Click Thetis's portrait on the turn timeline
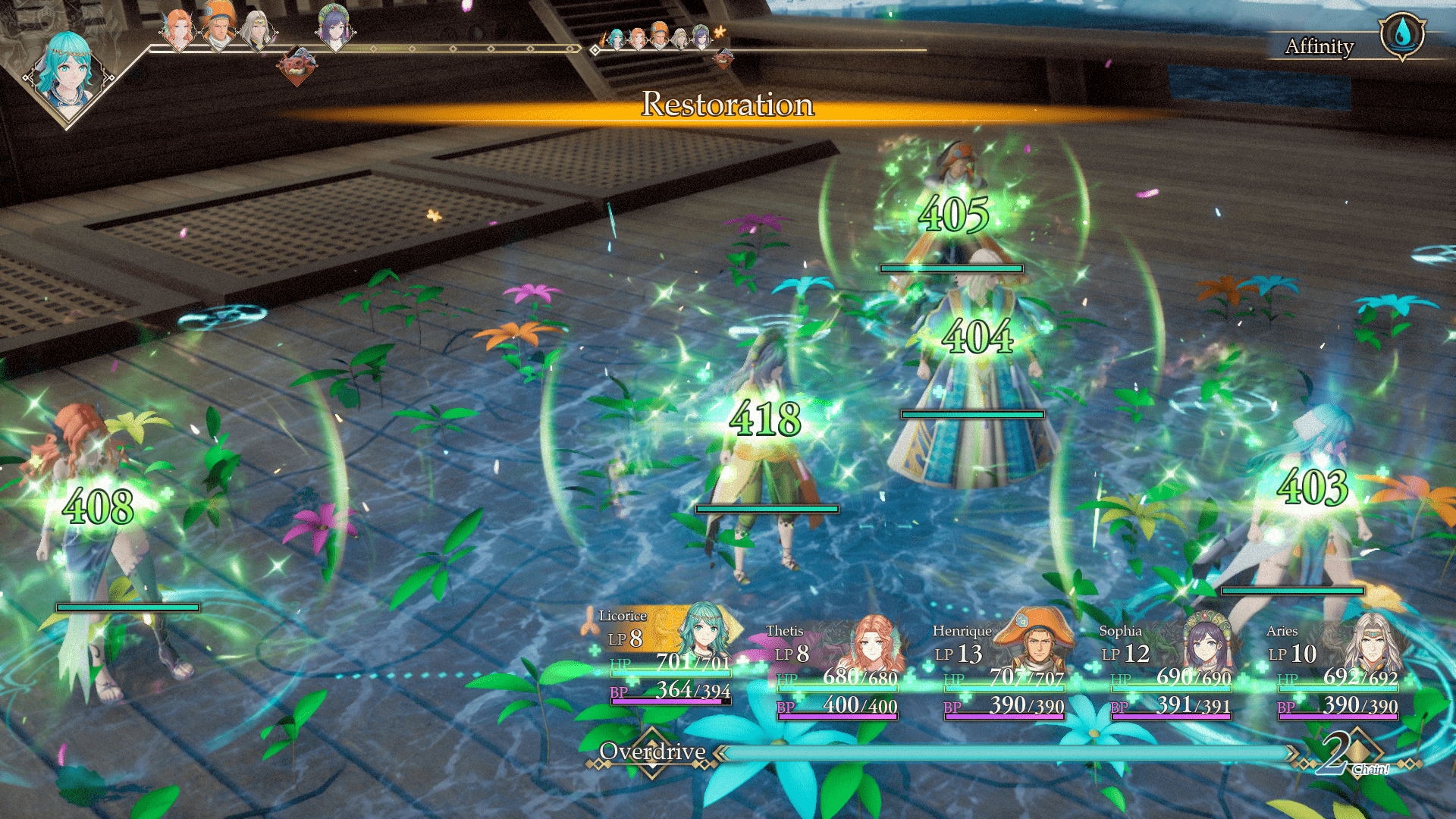The width and height of the screenshot is (1456, 819). (x=179, y=29)
